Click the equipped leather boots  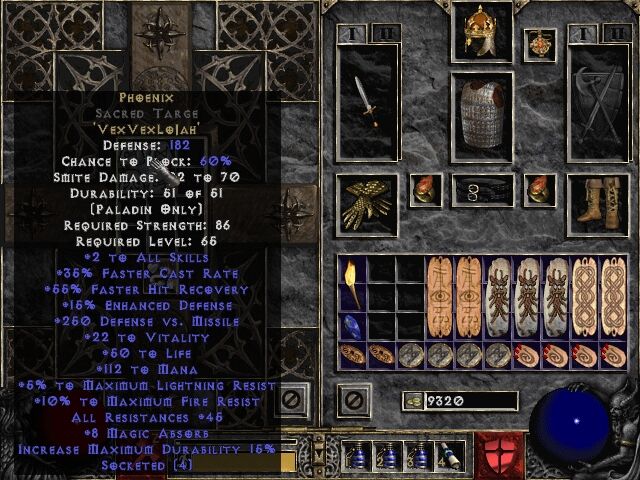[597, 203]
